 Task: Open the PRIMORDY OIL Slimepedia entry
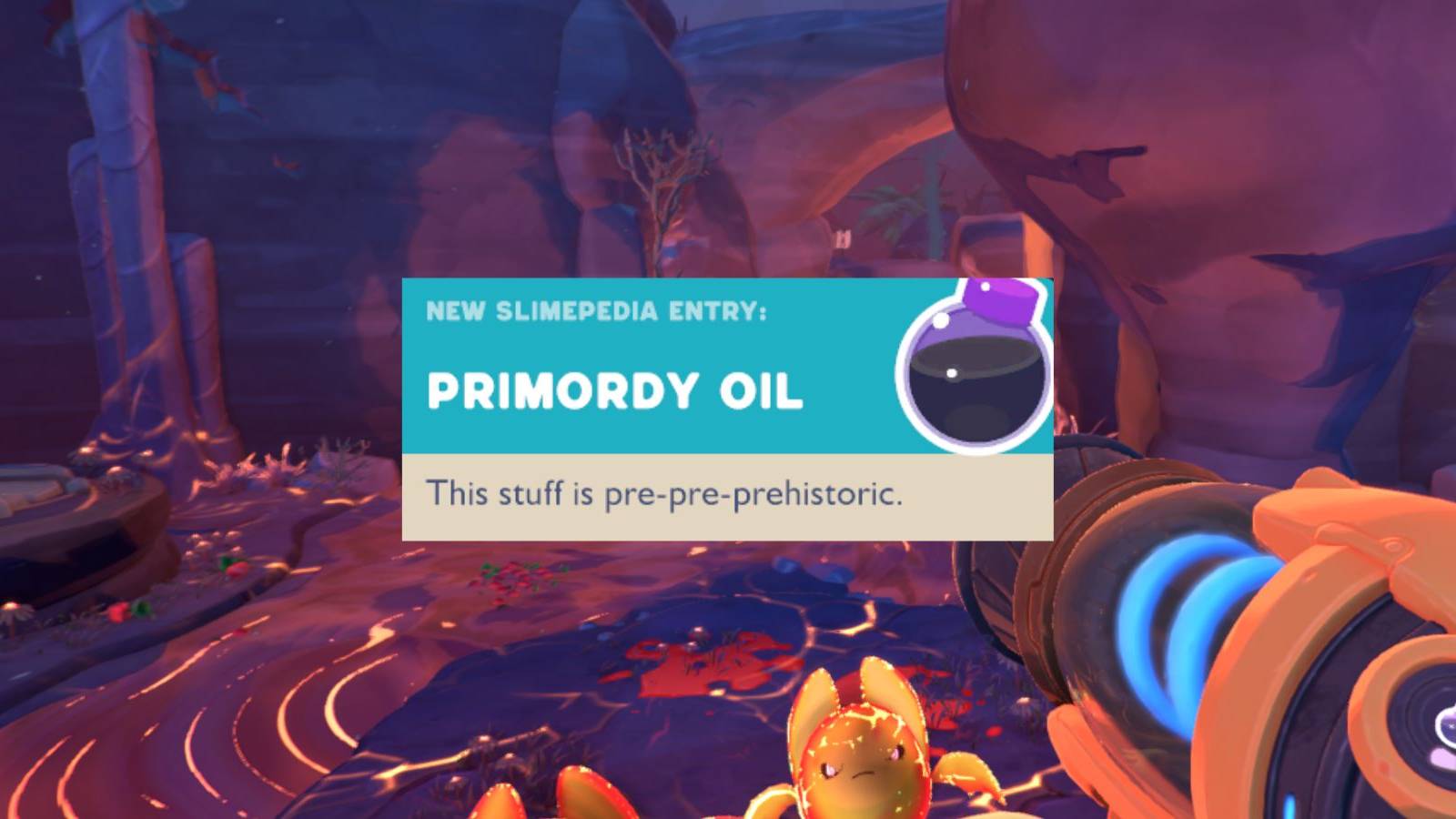tap(617, 393)
